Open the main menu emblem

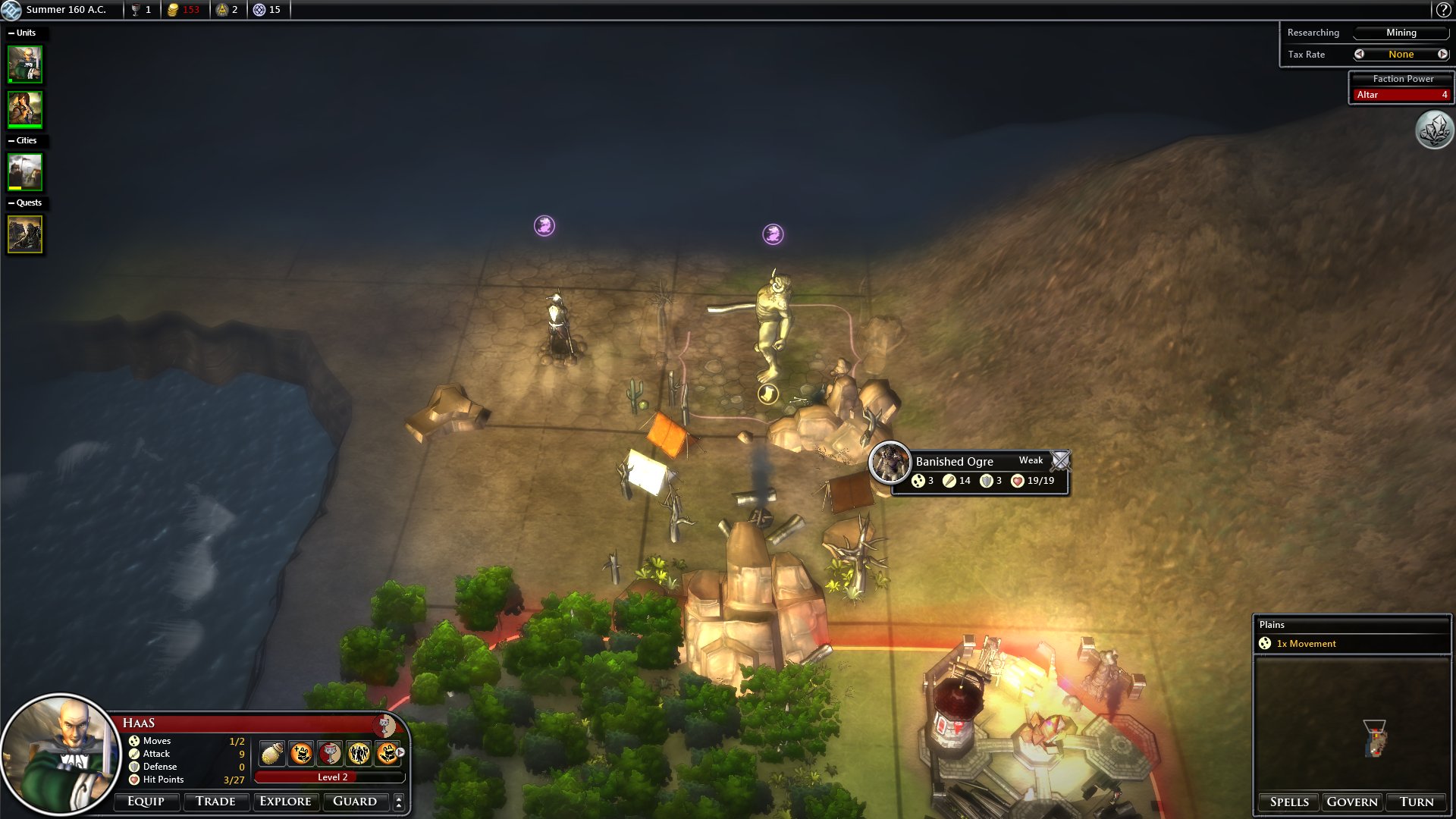click(x=11, y=10)
